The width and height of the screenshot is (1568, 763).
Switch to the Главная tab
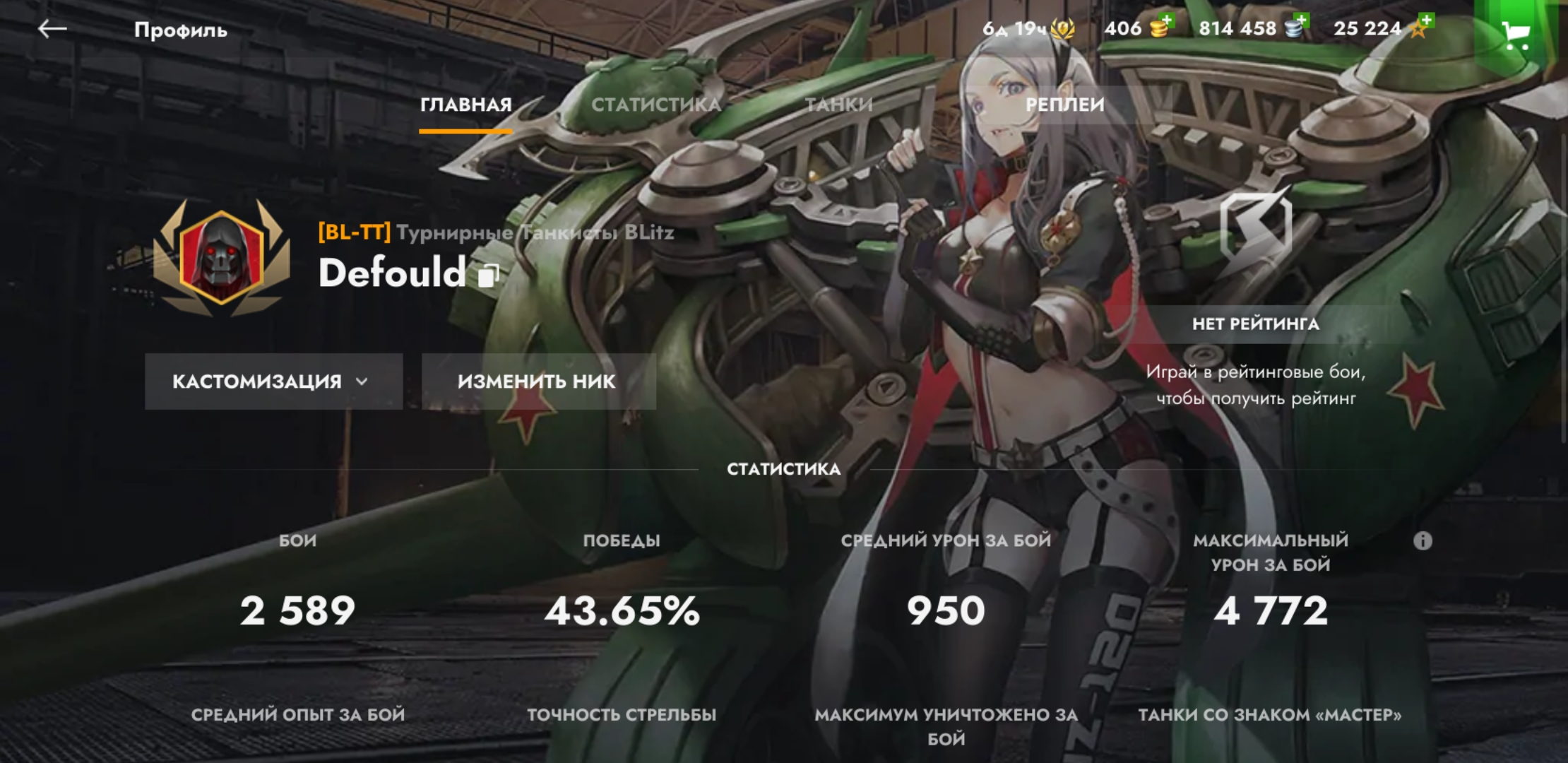465,105
